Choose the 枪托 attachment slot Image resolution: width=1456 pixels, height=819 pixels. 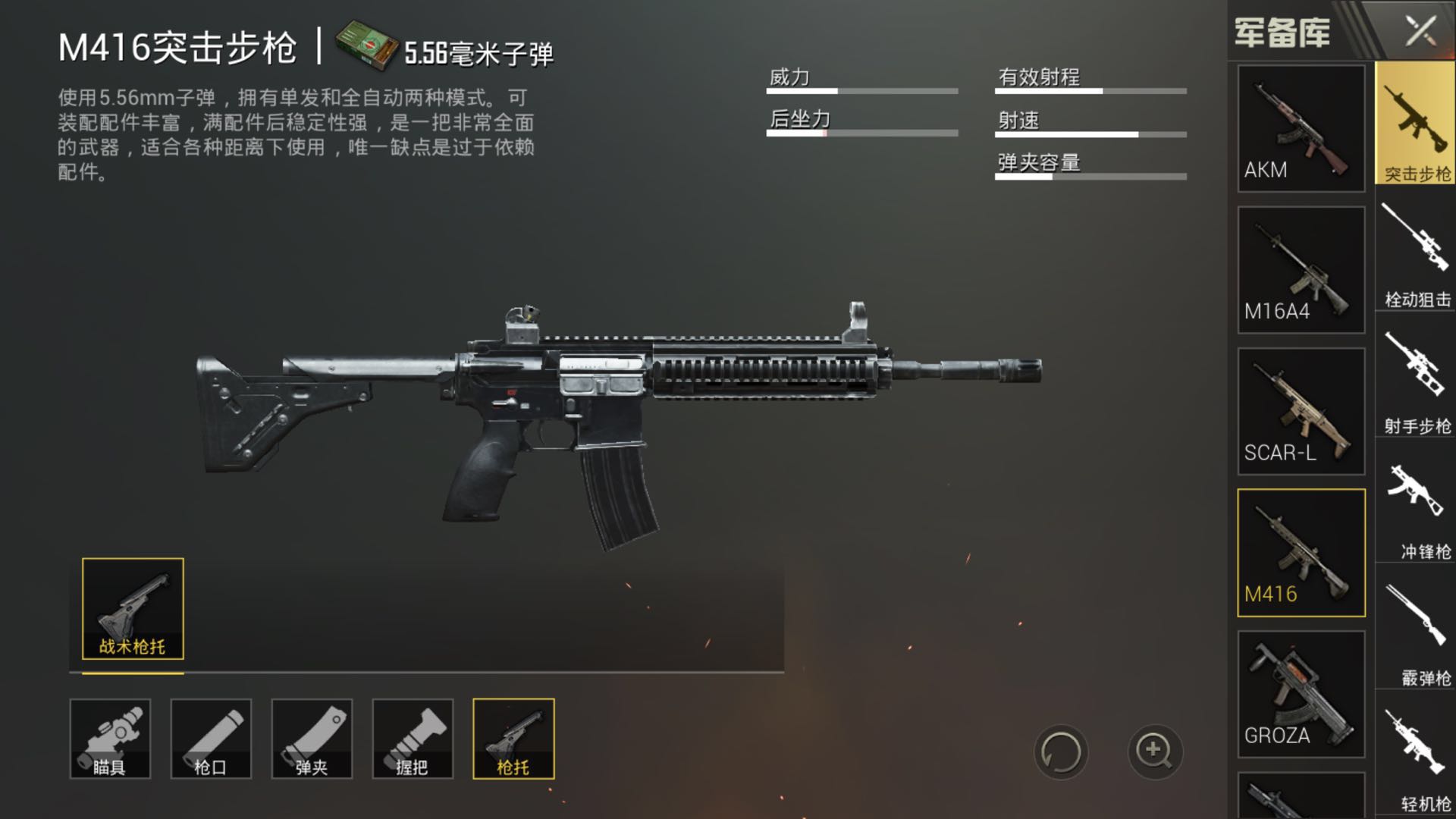point(513,739)
